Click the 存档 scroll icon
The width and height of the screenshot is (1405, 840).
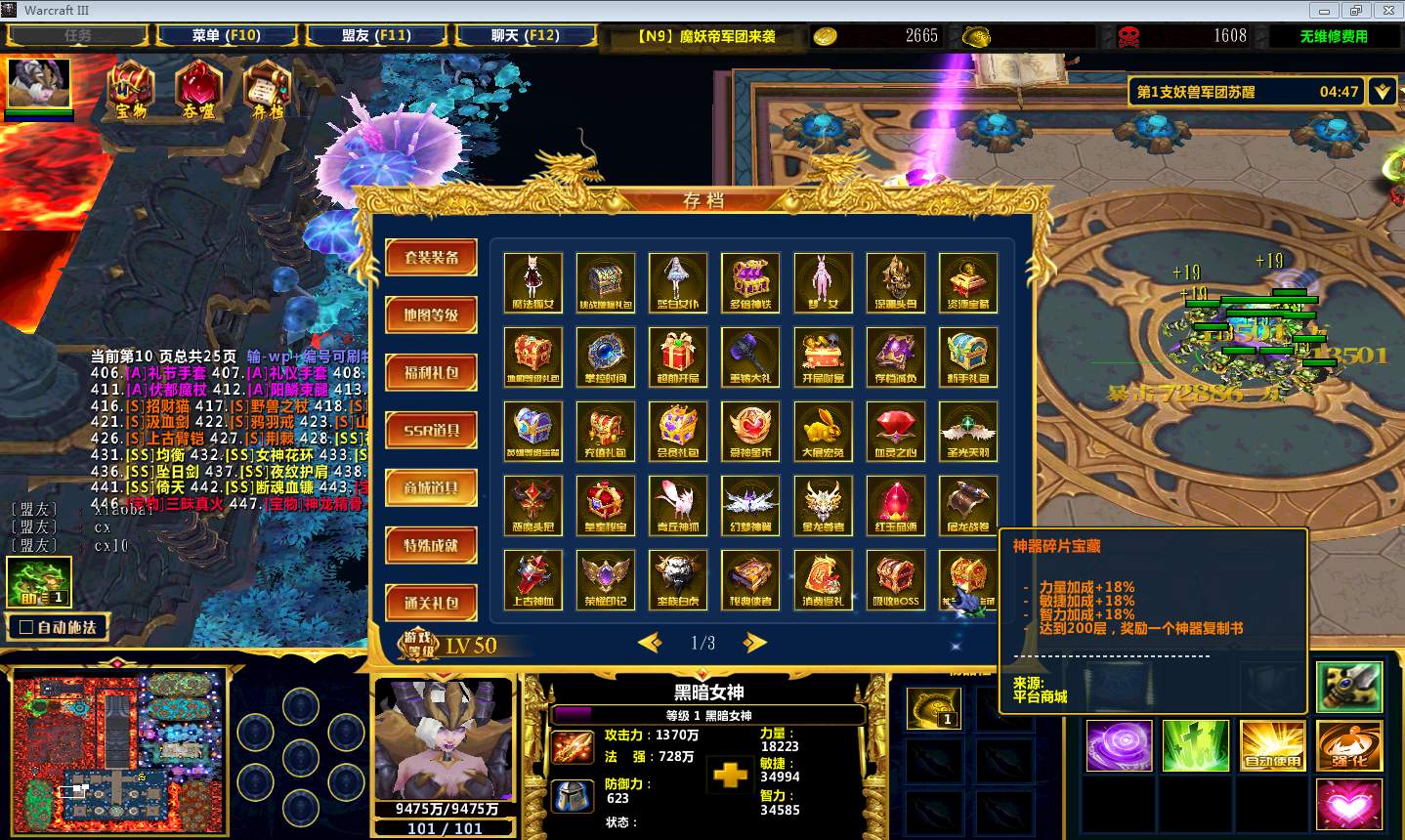coord(267,88)
